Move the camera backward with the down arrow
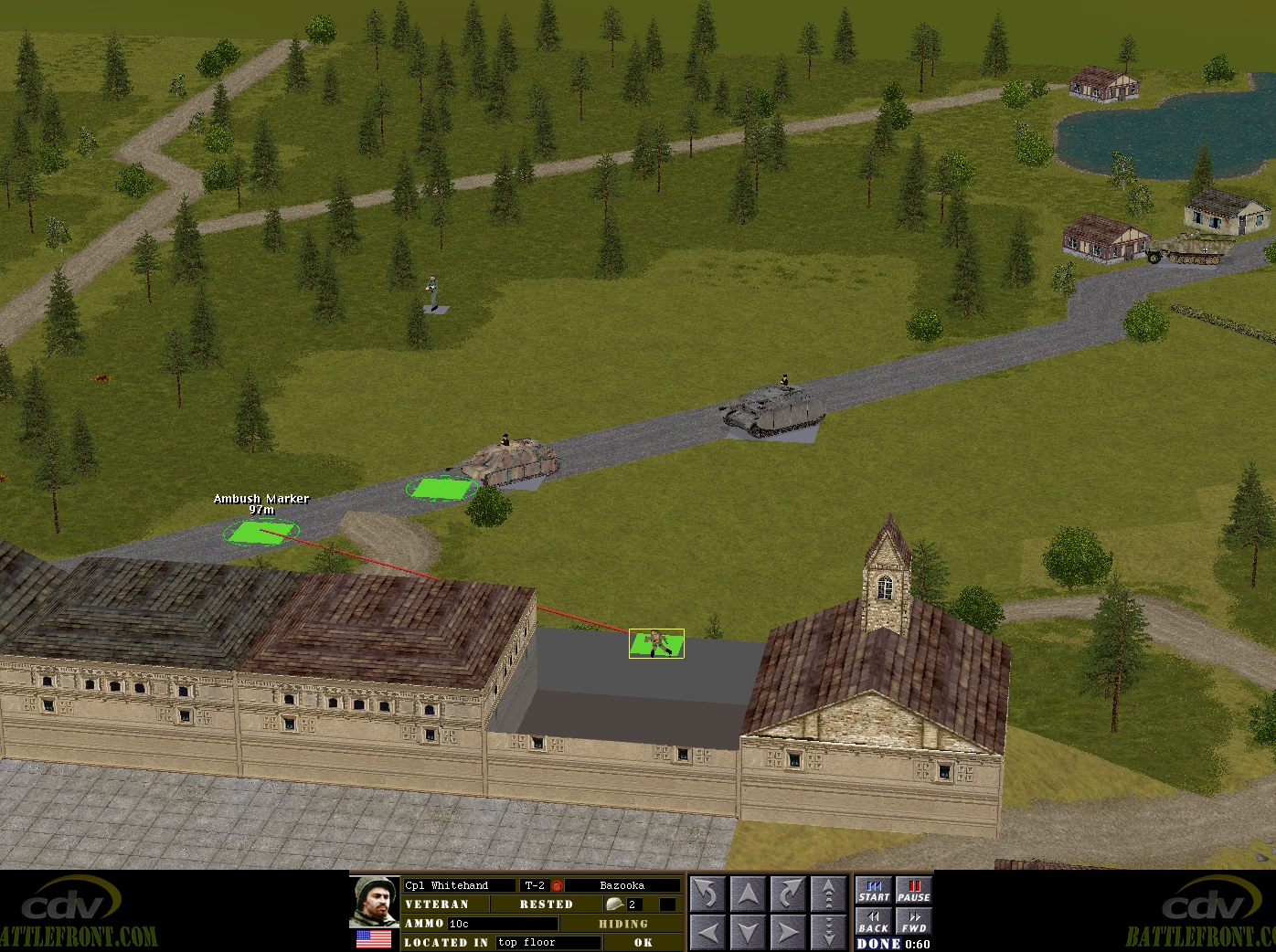This screenshot has height=952, width=1276. (748, 932)
